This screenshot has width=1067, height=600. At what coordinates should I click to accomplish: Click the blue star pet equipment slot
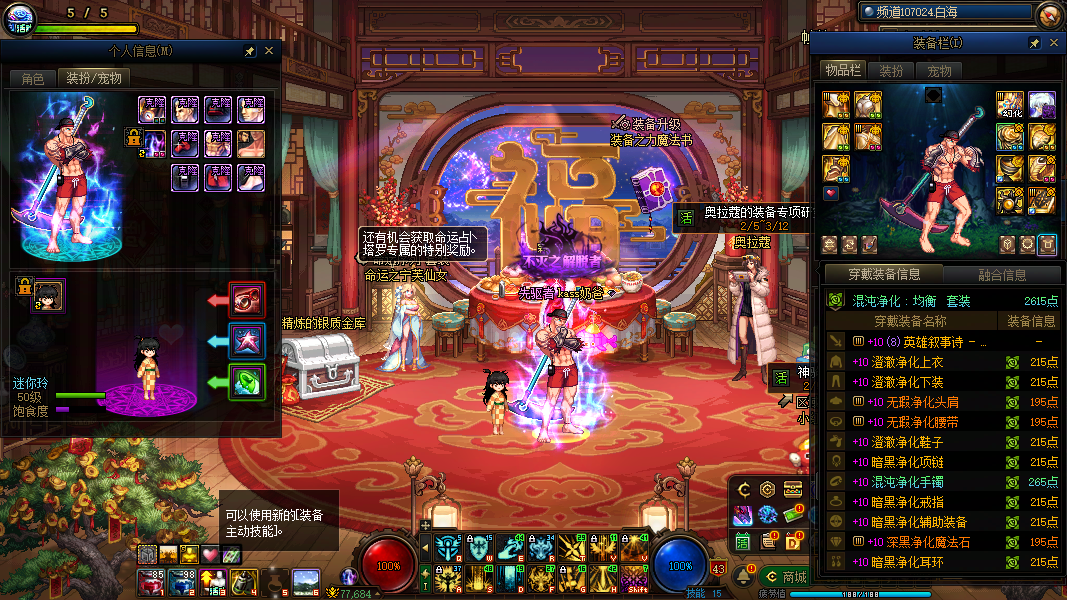click(247, 341)
